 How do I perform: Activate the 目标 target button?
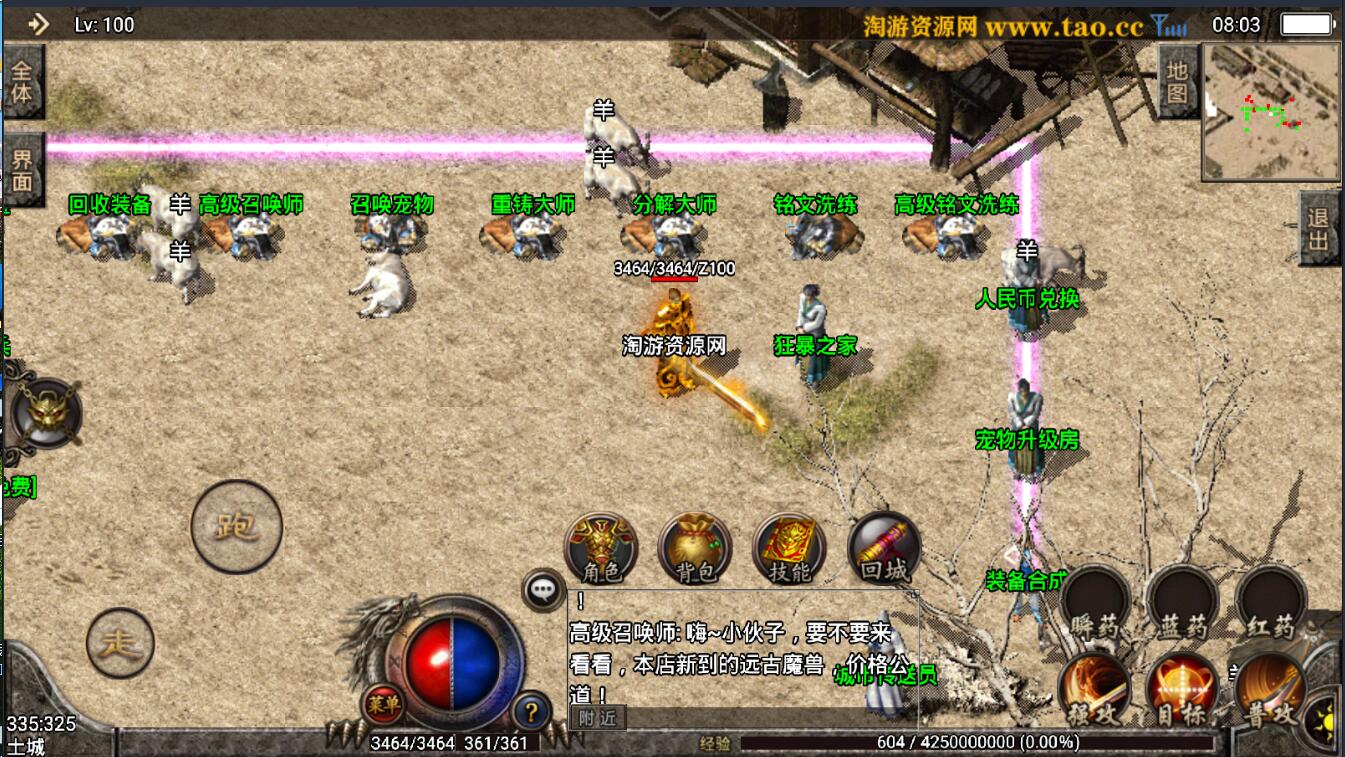point(1183,690)
